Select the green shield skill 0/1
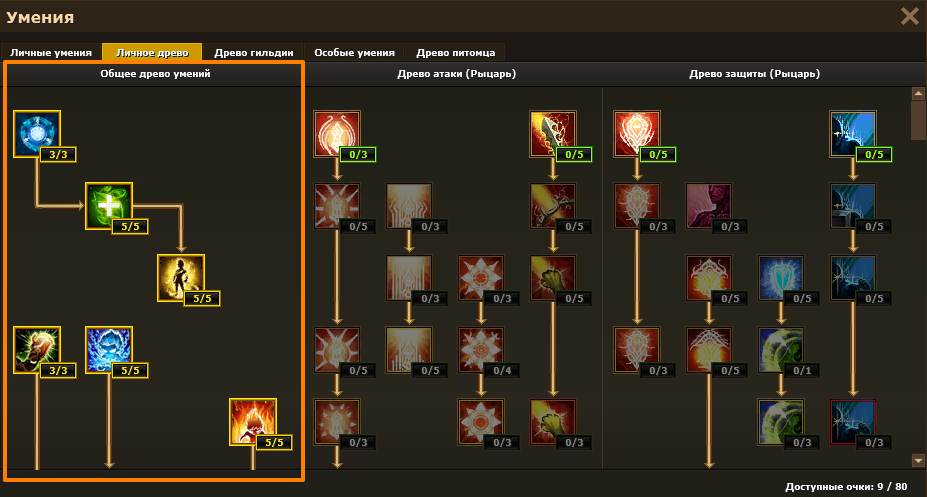 click(781, 350)
